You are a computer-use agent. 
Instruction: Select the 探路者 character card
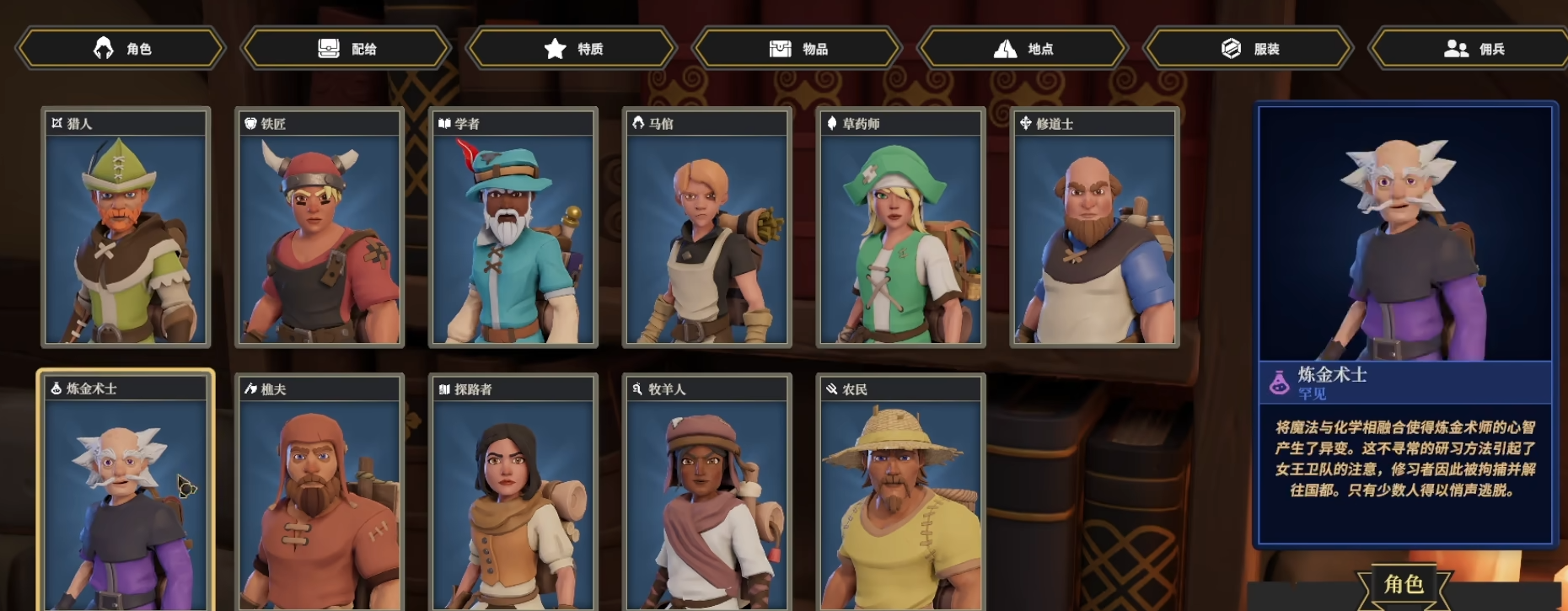pyautogui.click(x=513, y=493)
